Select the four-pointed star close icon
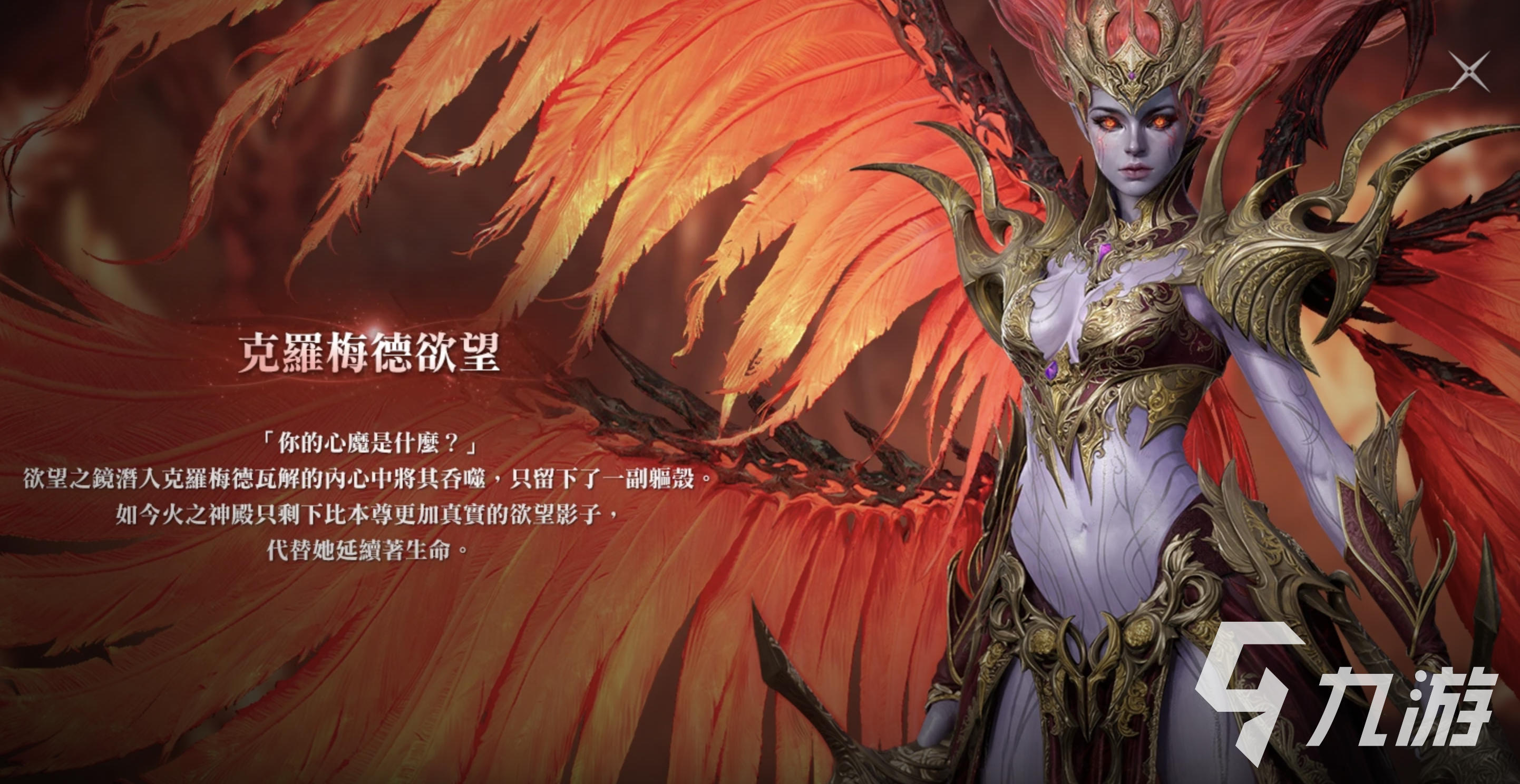Image resolution: width=1520 pixels, height=784 pixels. [x=1470, y=71]
